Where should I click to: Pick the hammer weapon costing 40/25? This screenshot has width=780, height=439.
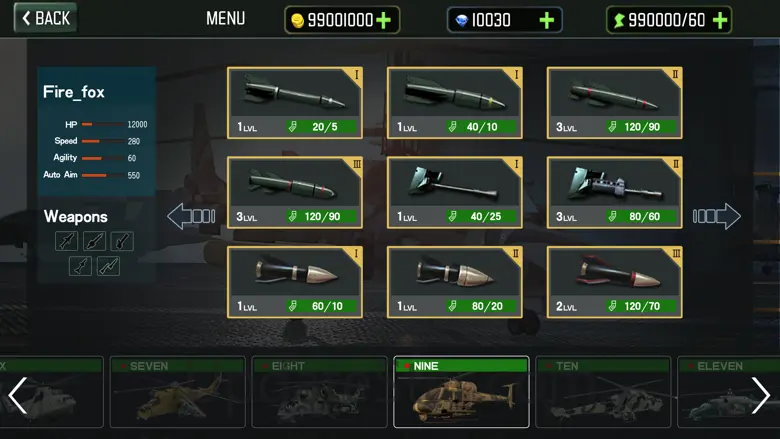[454, 192]
